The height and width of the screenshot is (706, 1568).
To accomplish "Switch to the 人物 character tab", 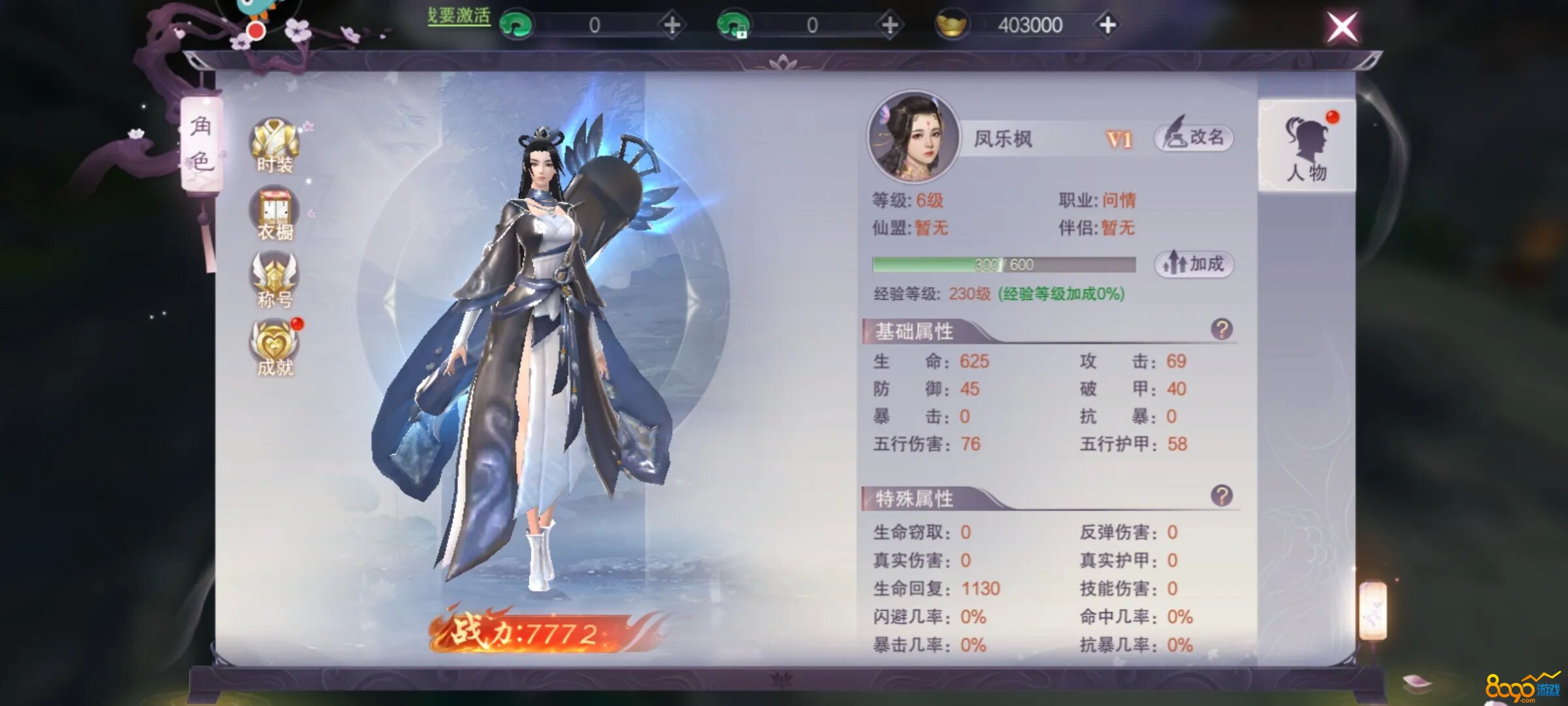I will (1306, 147).
